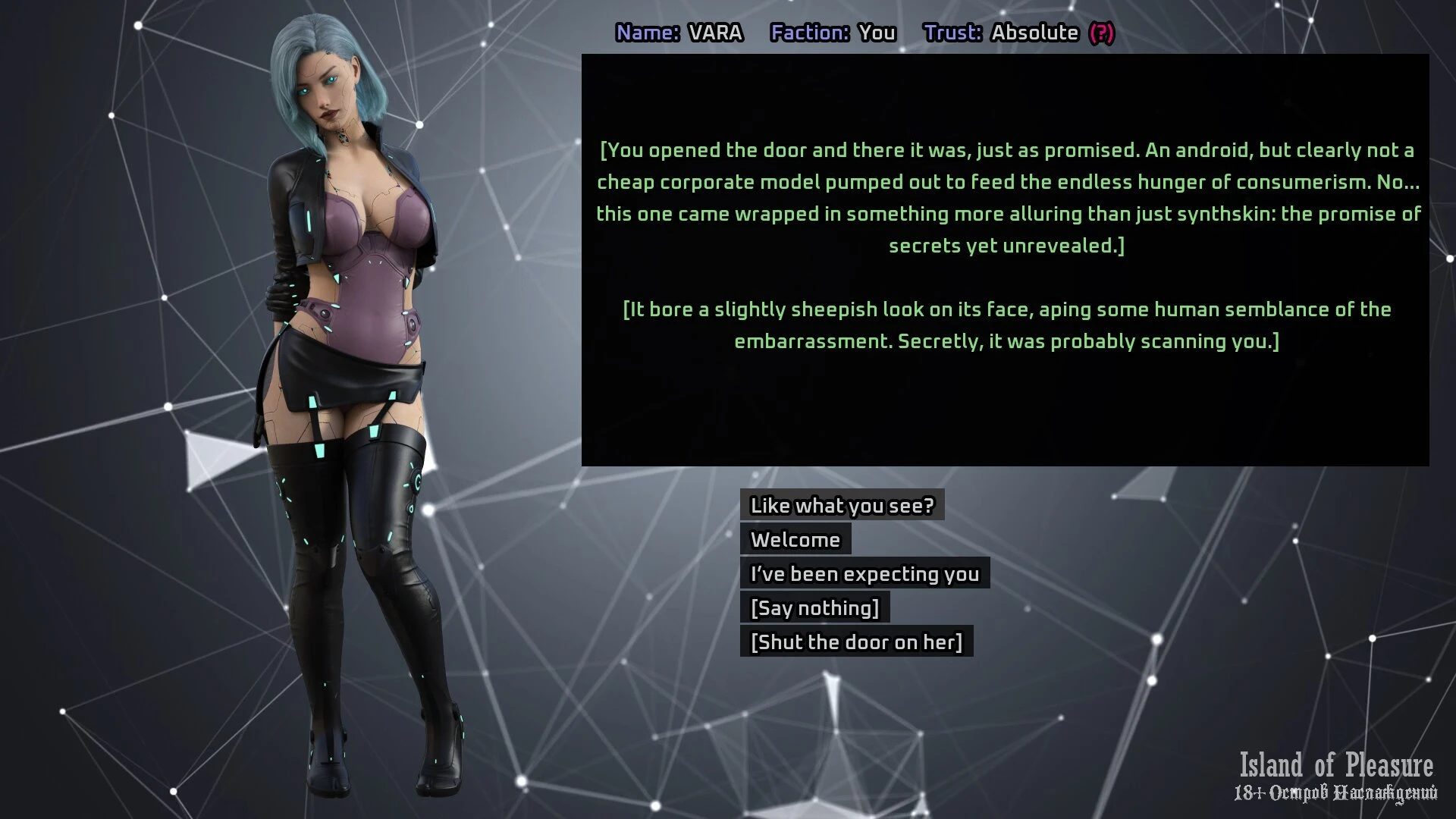Open the pink (?) trust help icon
This screenshot has width=1456, height=819.
point(1101,33)
